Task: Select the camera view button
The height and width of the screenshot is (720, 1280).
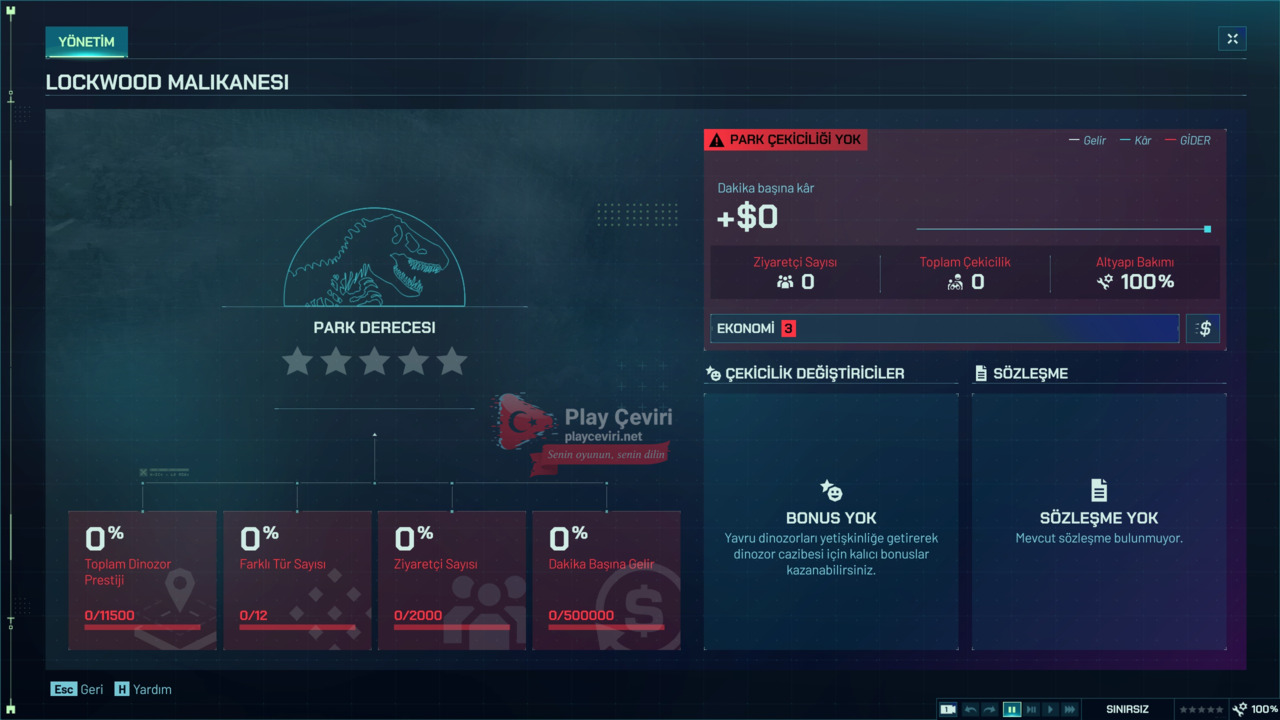Action: [x=948, y=709]
